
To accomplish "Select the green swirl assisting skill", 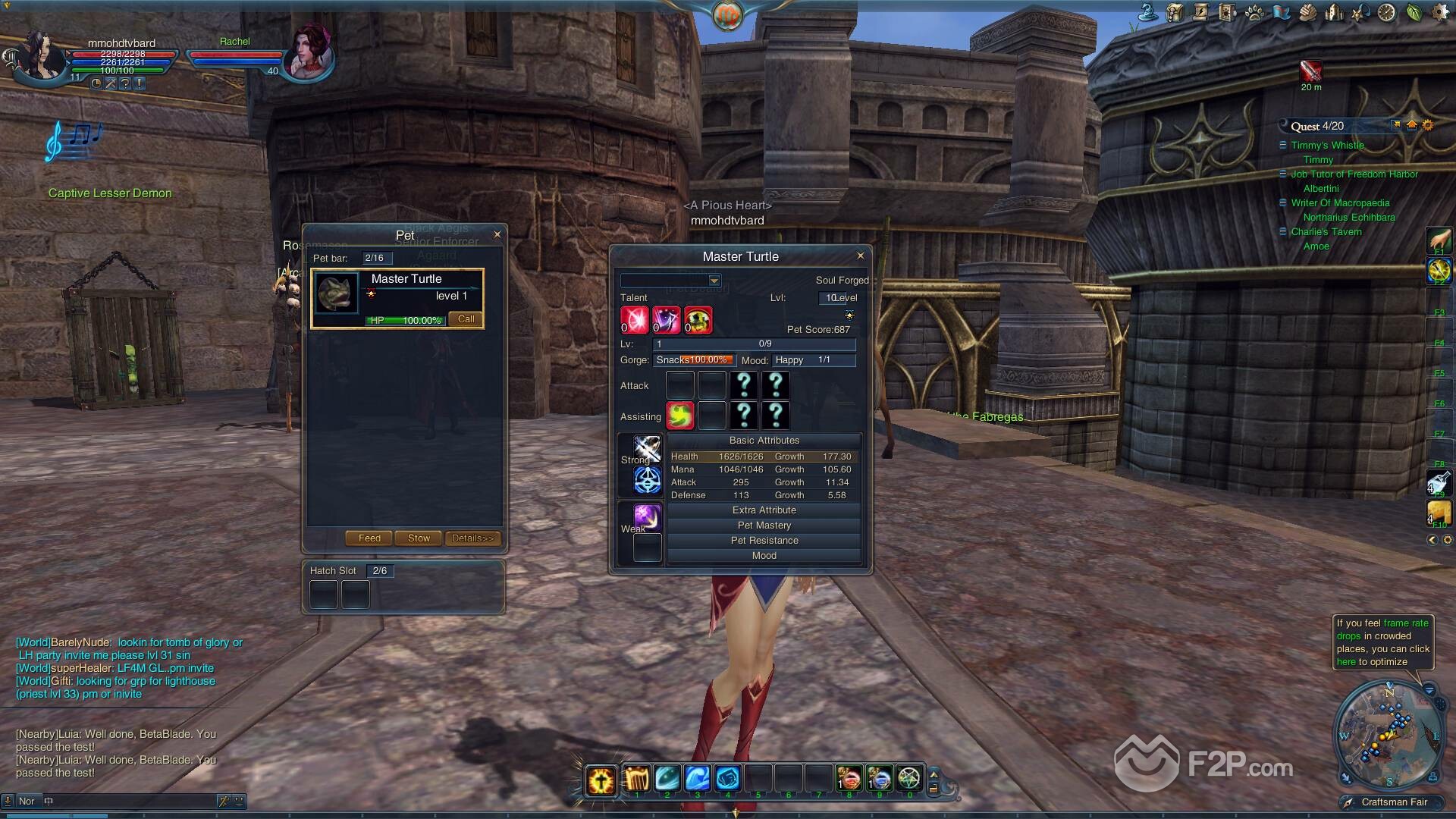I will coord(680,416).
